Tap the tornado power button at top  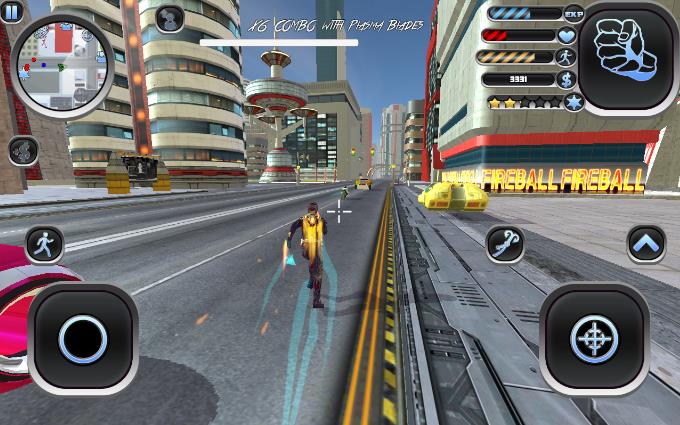point(170,17)
